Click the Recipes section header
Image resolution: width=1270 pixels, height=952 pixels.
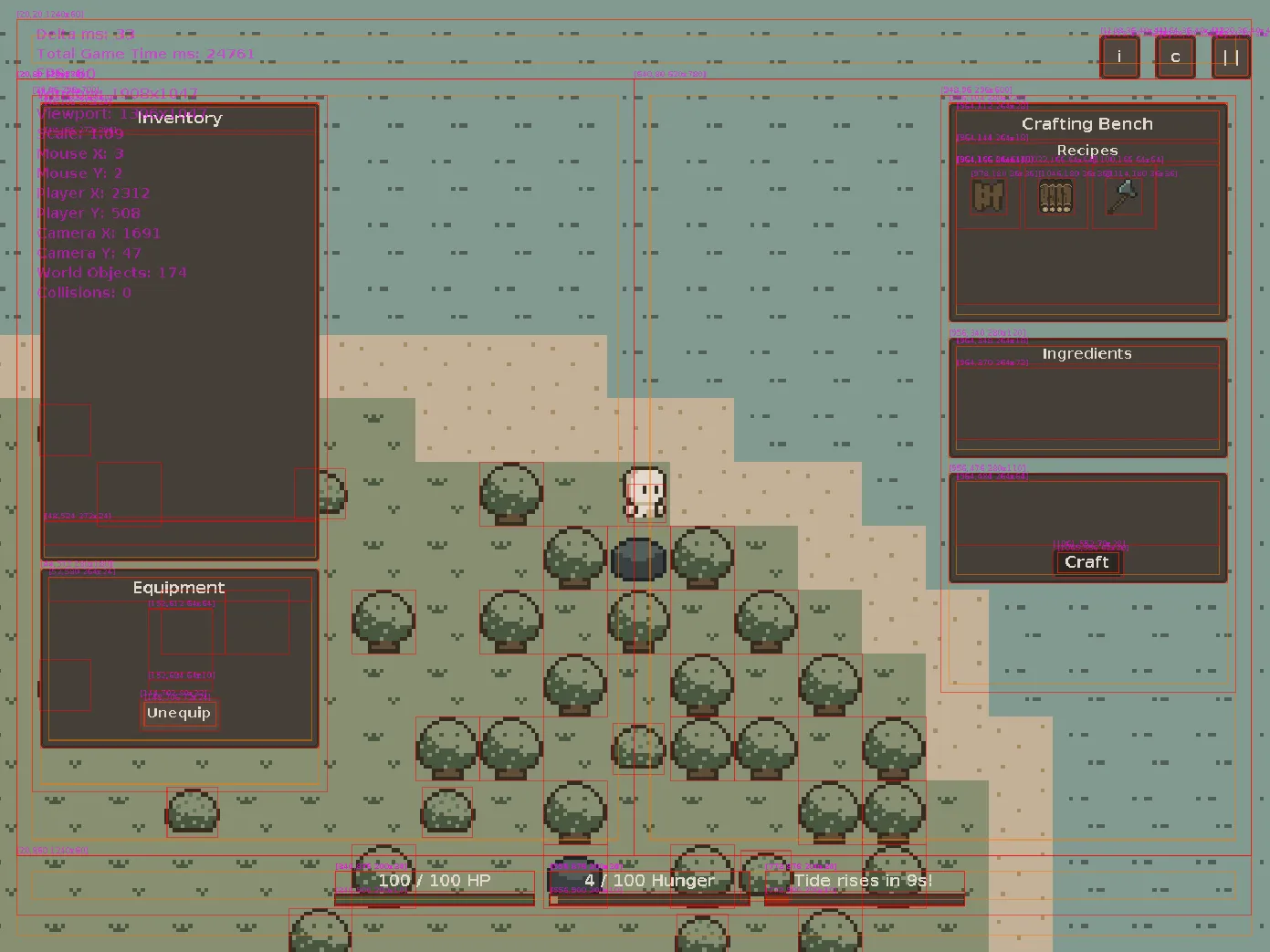[x=1087, y=150]
